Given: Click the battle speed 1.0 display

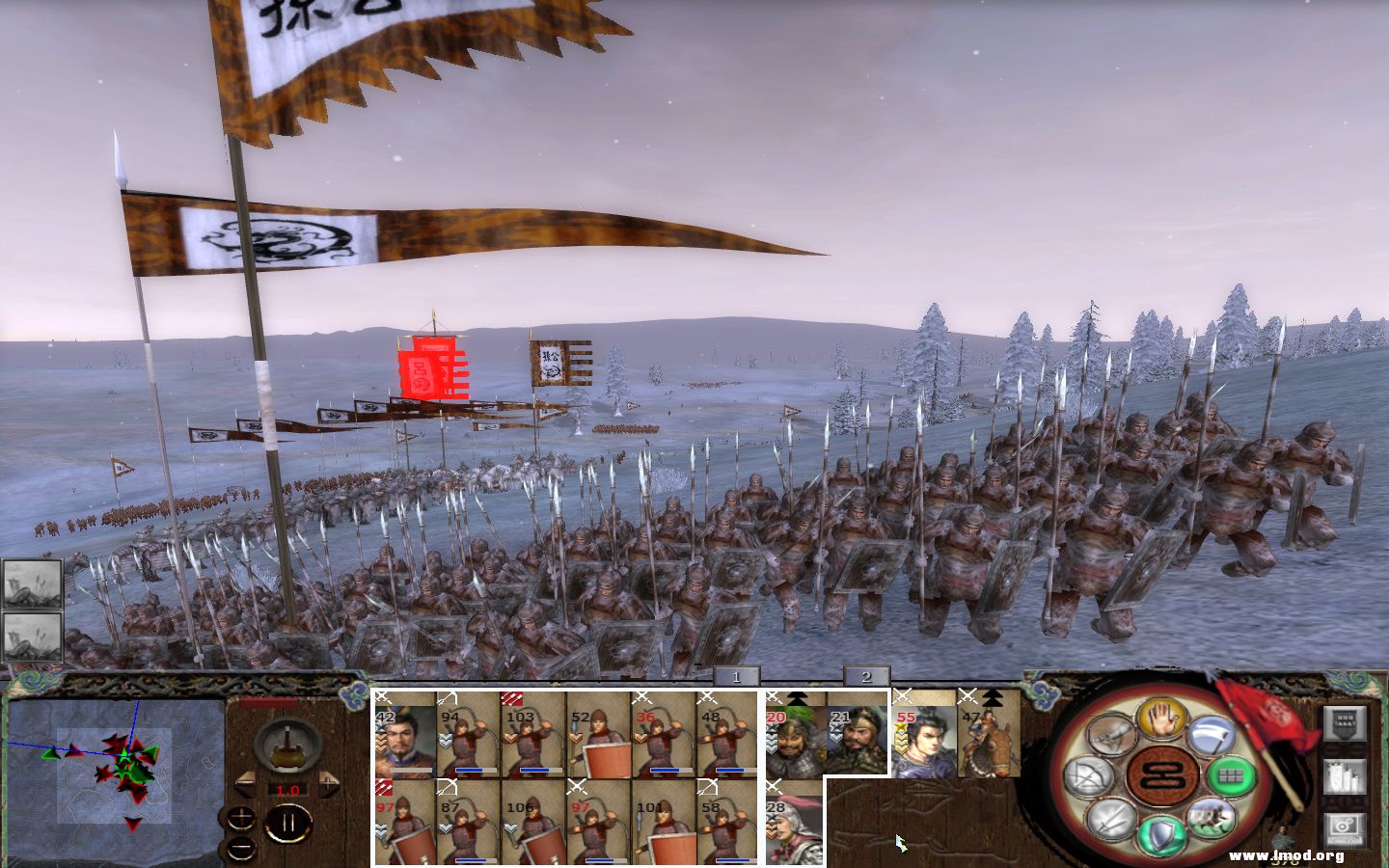Looking at the screenshot, I should (288, 789).
